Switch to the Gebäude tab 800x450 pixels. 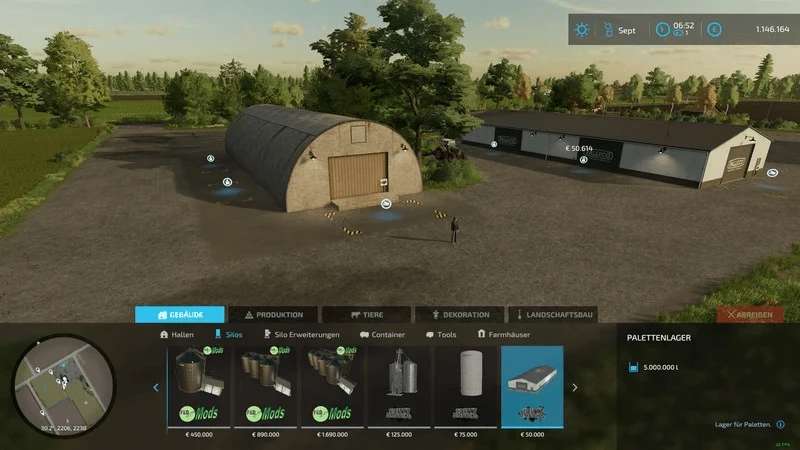pyautogui.click(x=180, y=314)
